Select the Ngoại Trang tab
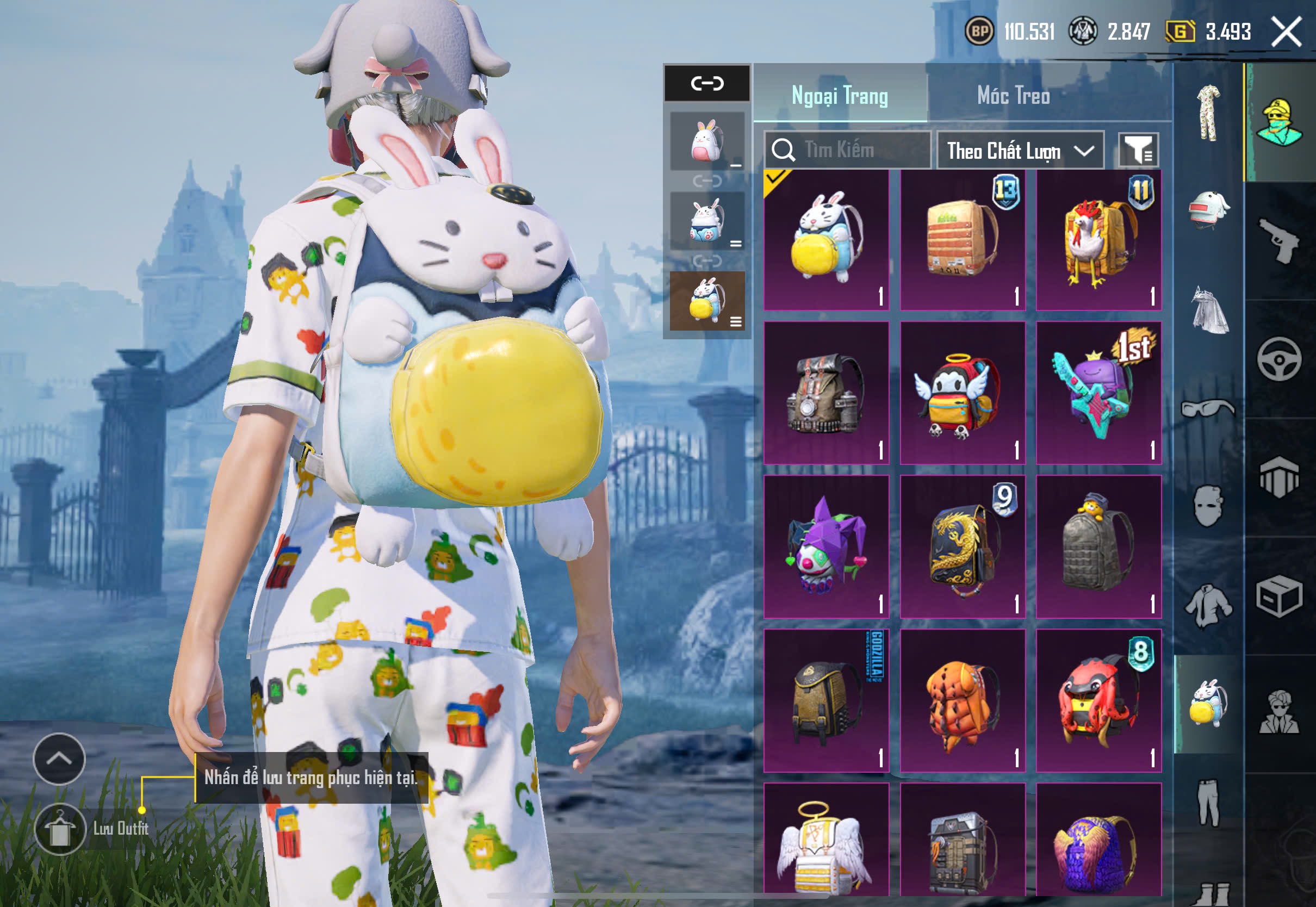Image resolution: width=1316 pixels, height=907 pixels. pyautogui.click(x=839, y=96)
